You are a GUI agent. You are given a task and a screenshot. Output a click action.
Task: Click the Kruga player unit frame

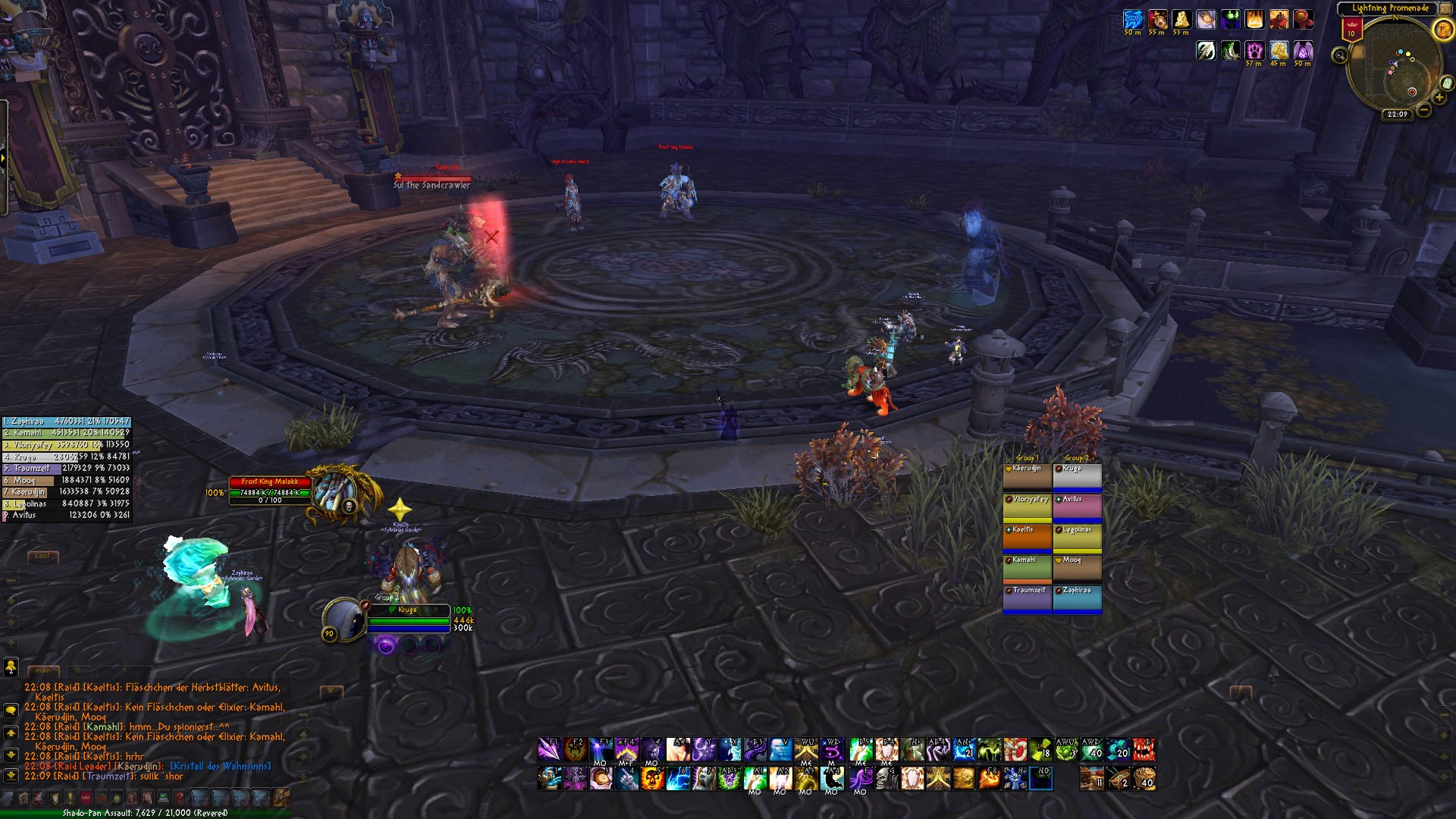[x=408, y=618]
